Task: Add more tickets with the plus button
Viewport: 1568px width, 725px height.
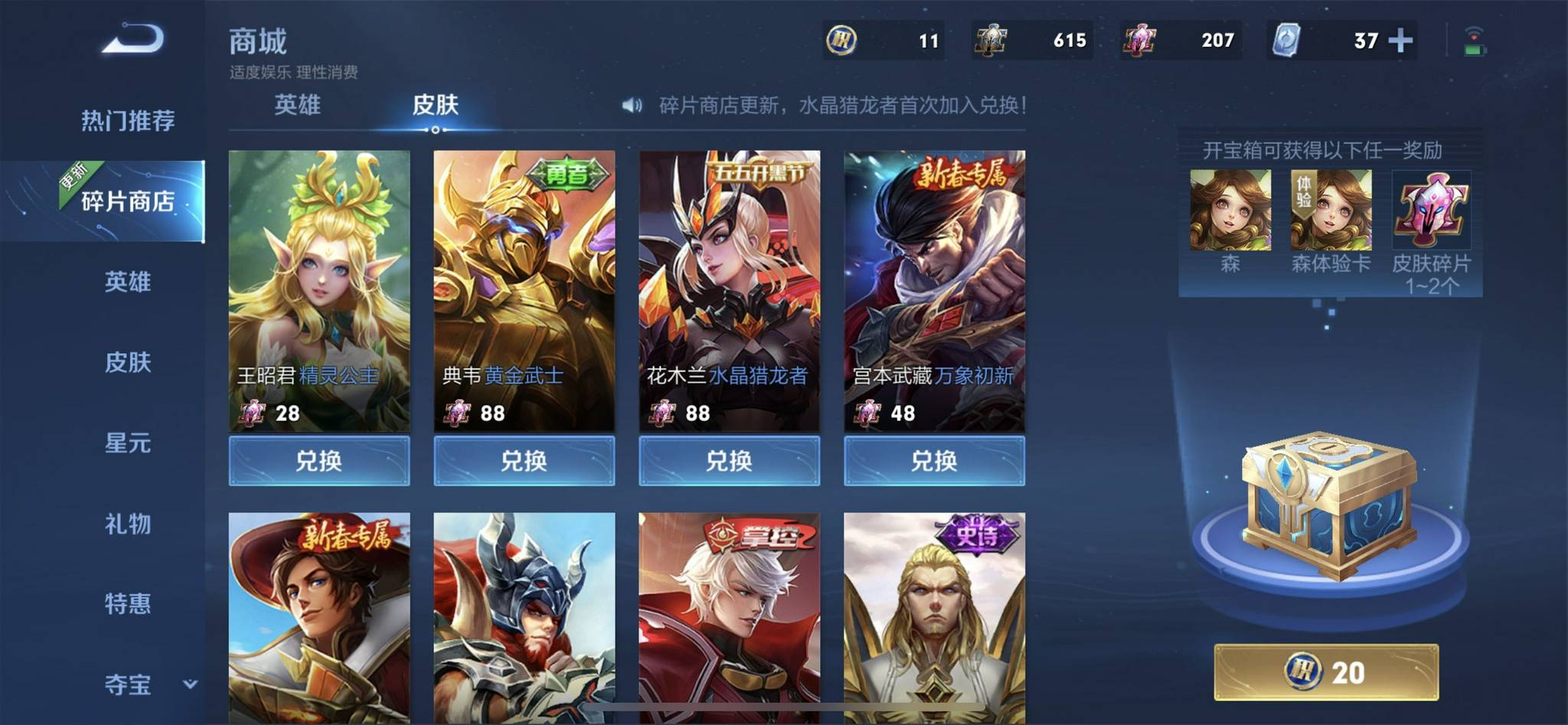Action: pos(1400,40)
